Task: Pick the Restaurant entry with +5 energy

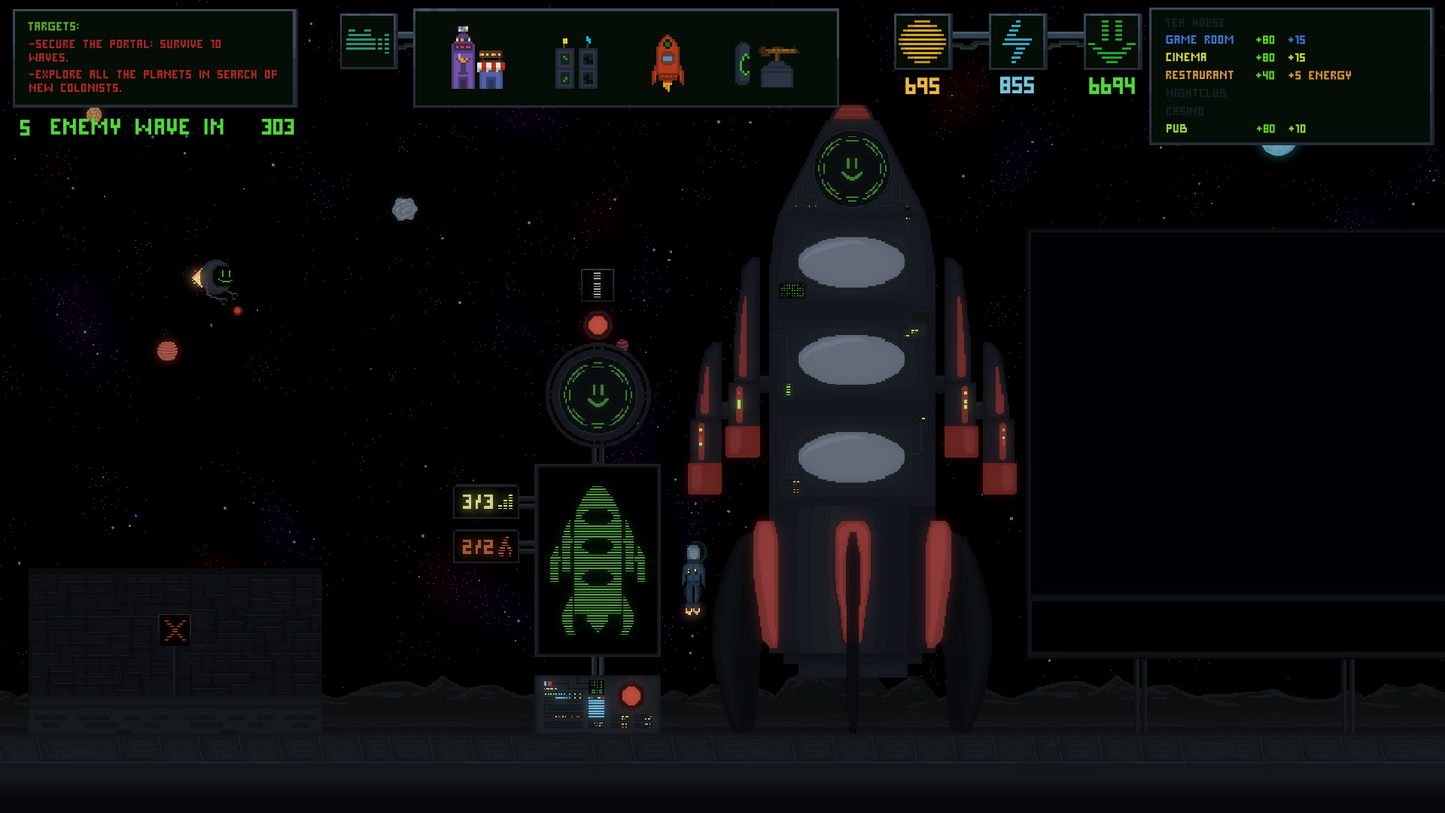Action: point(1199,75)
